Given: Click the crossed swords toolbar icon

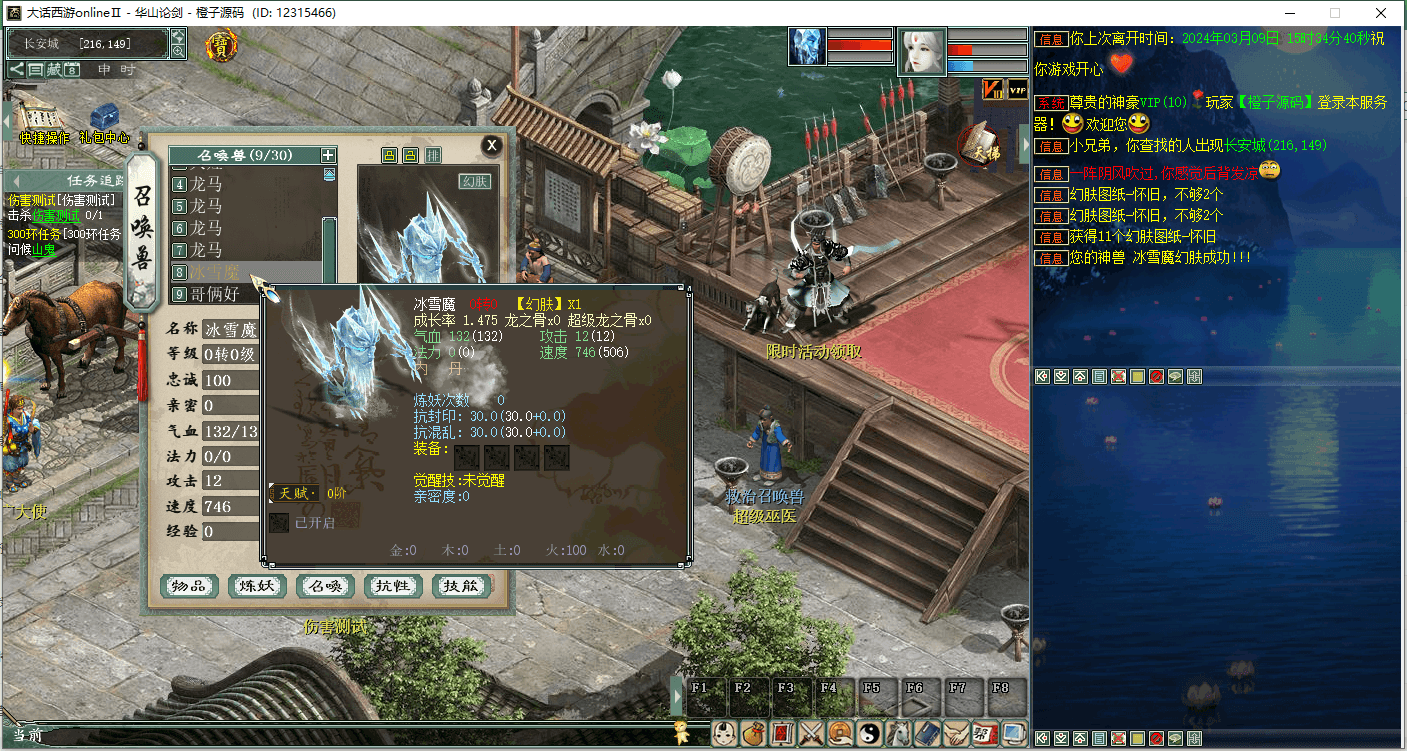Looking at the screenshot, I should coord(811,733).
